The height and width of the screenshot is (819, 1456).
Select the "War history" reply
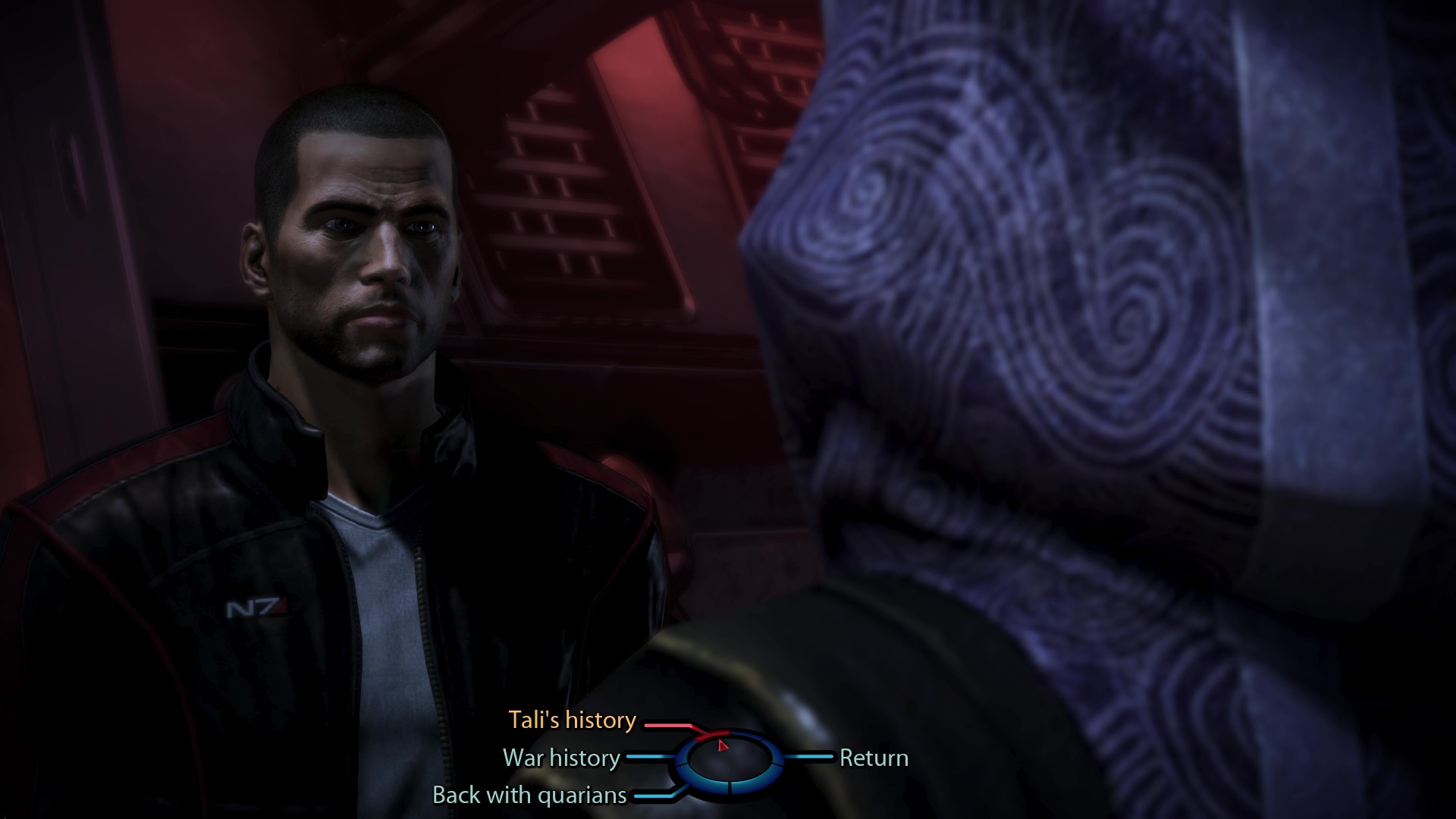(x=561, y=758)
